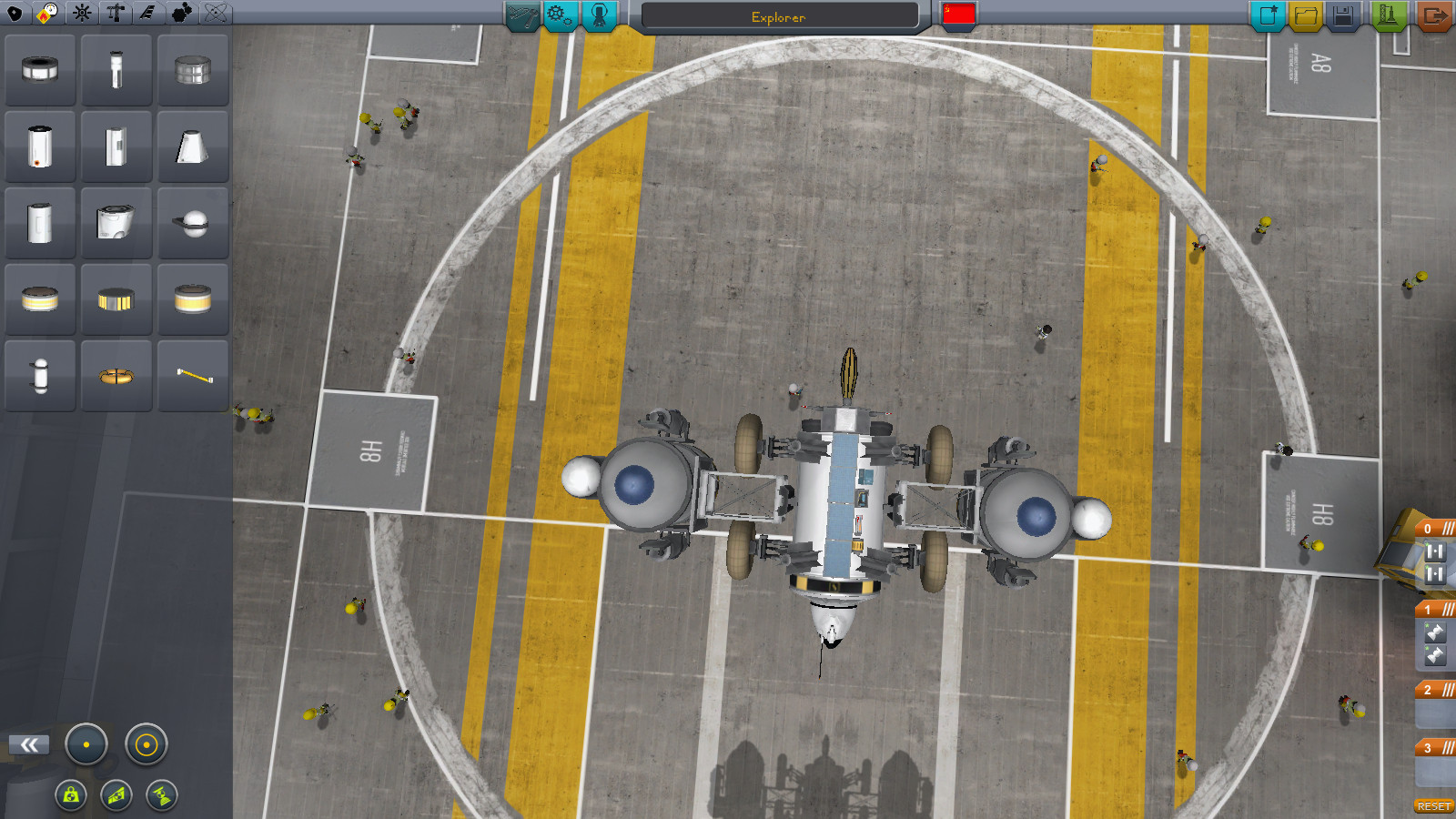Open the Aerodynamics parts category tab
The image size is (1456, 819).
(148, 13)
